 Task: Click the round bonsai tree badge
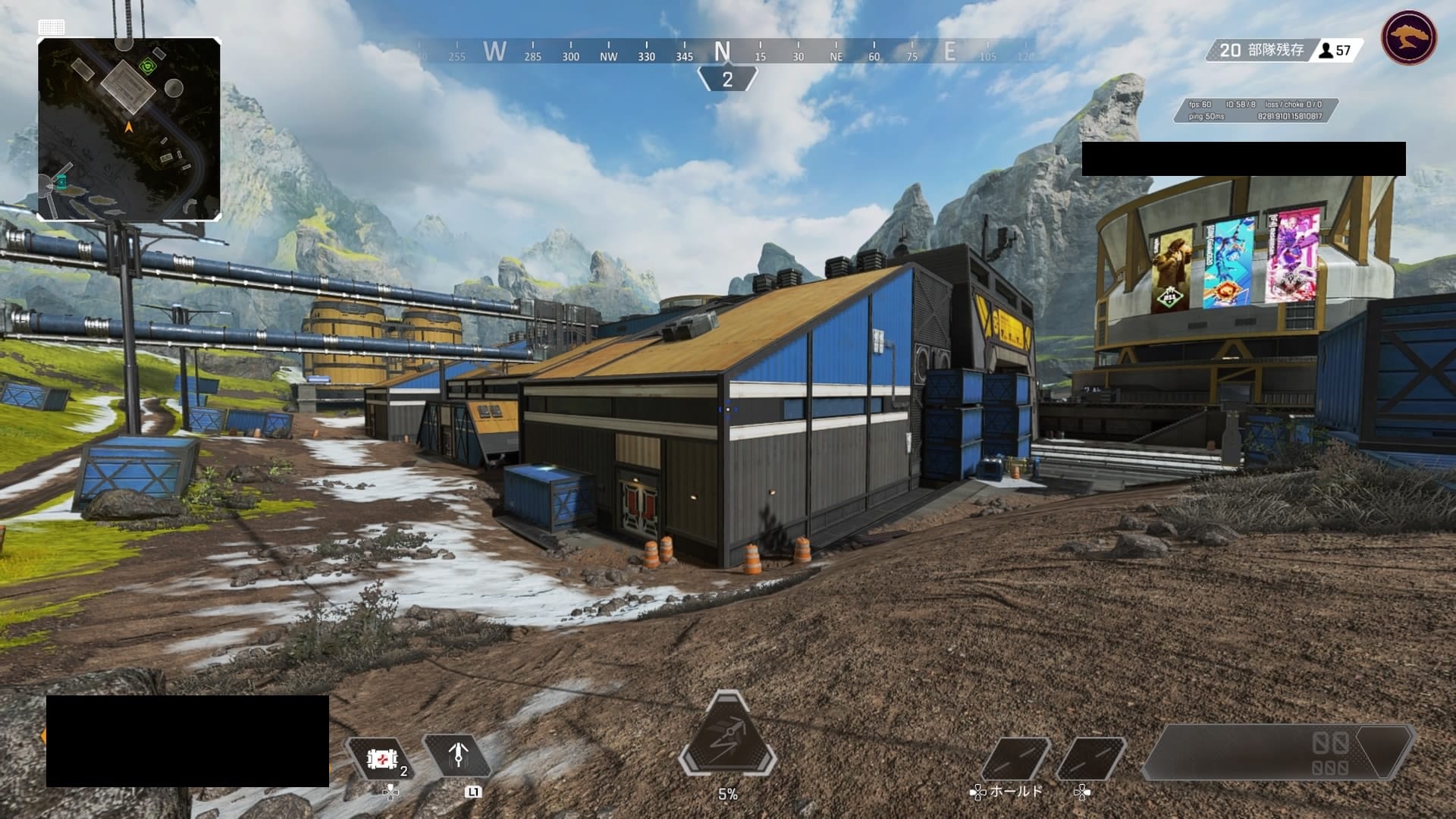click(1409, 37)
